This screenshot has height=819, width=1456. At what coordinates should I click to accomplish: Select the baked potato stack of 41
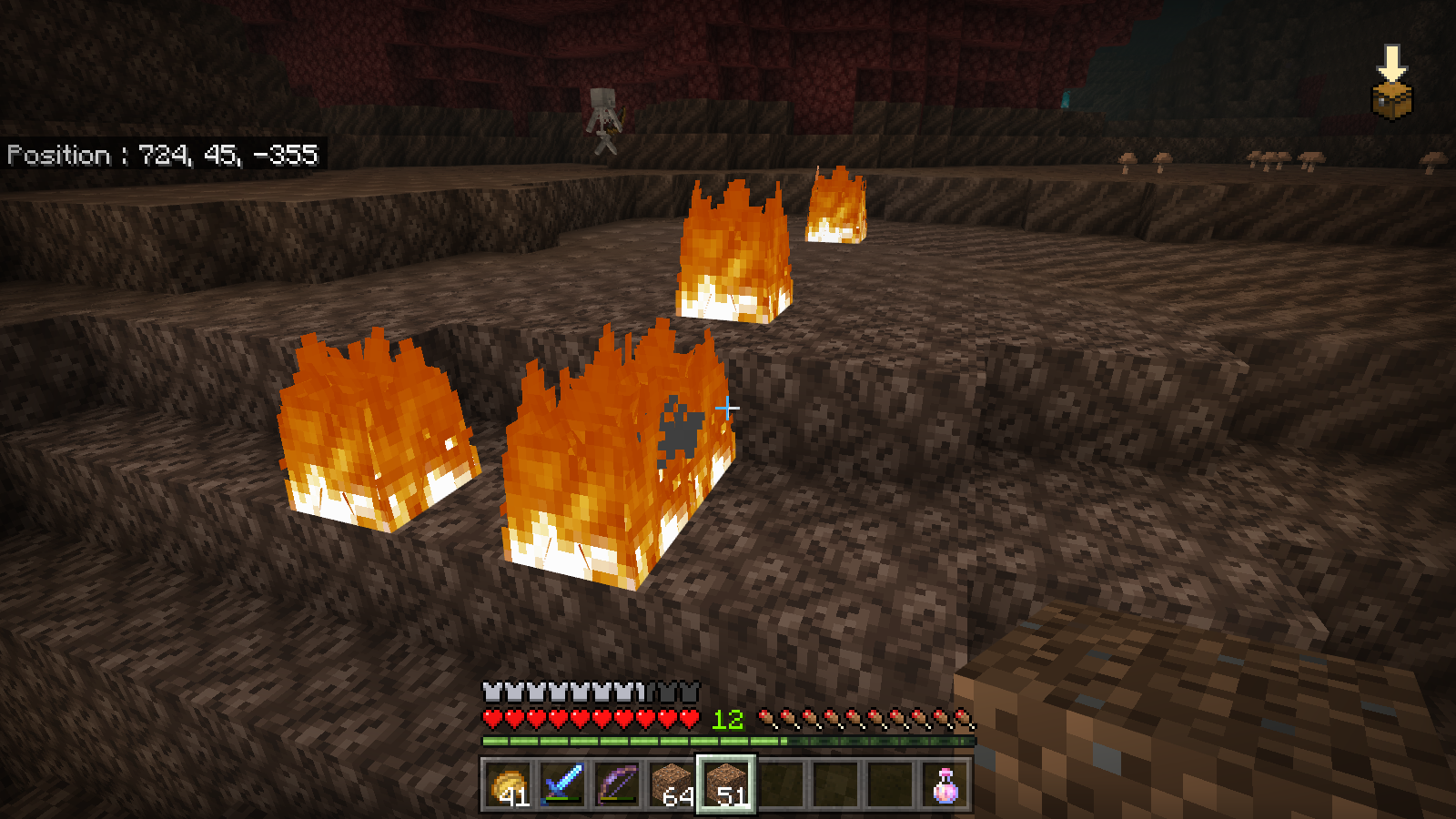tap(508, 784)
